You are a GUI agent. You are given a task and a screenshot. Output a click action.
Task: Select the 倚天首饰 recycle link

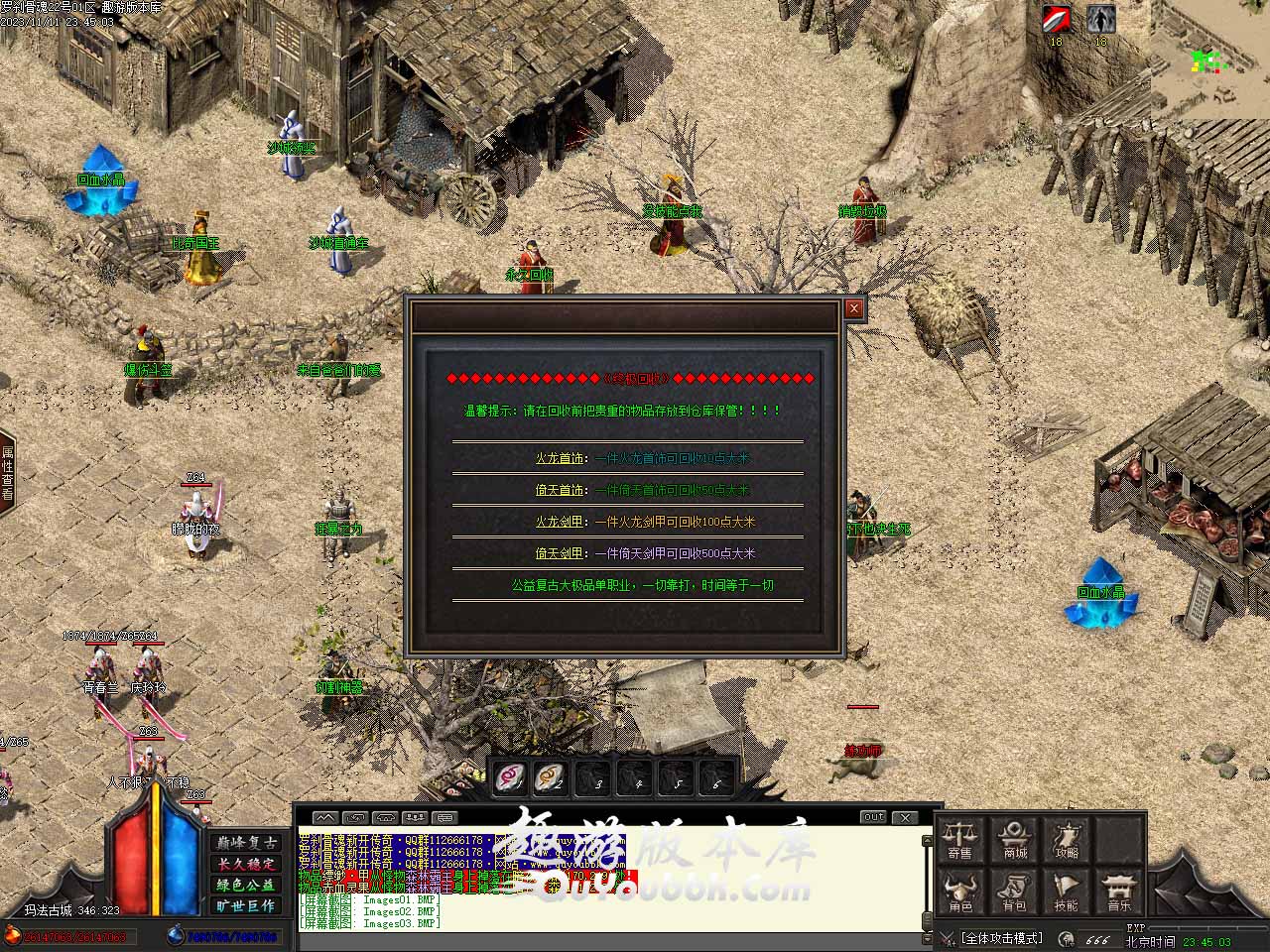coord(561,490)
